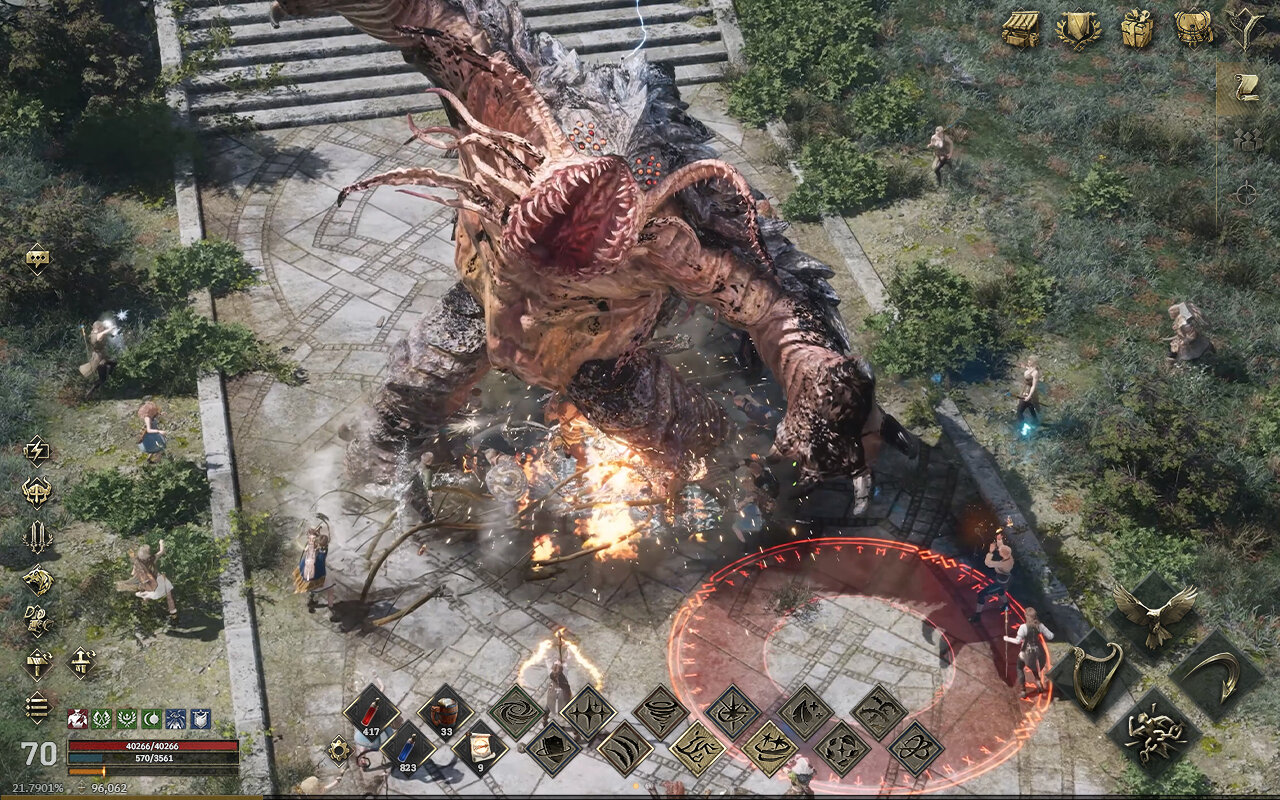Open the backpack inventory
This screenshot has width=1280, height=800.
click(1193, 29)
